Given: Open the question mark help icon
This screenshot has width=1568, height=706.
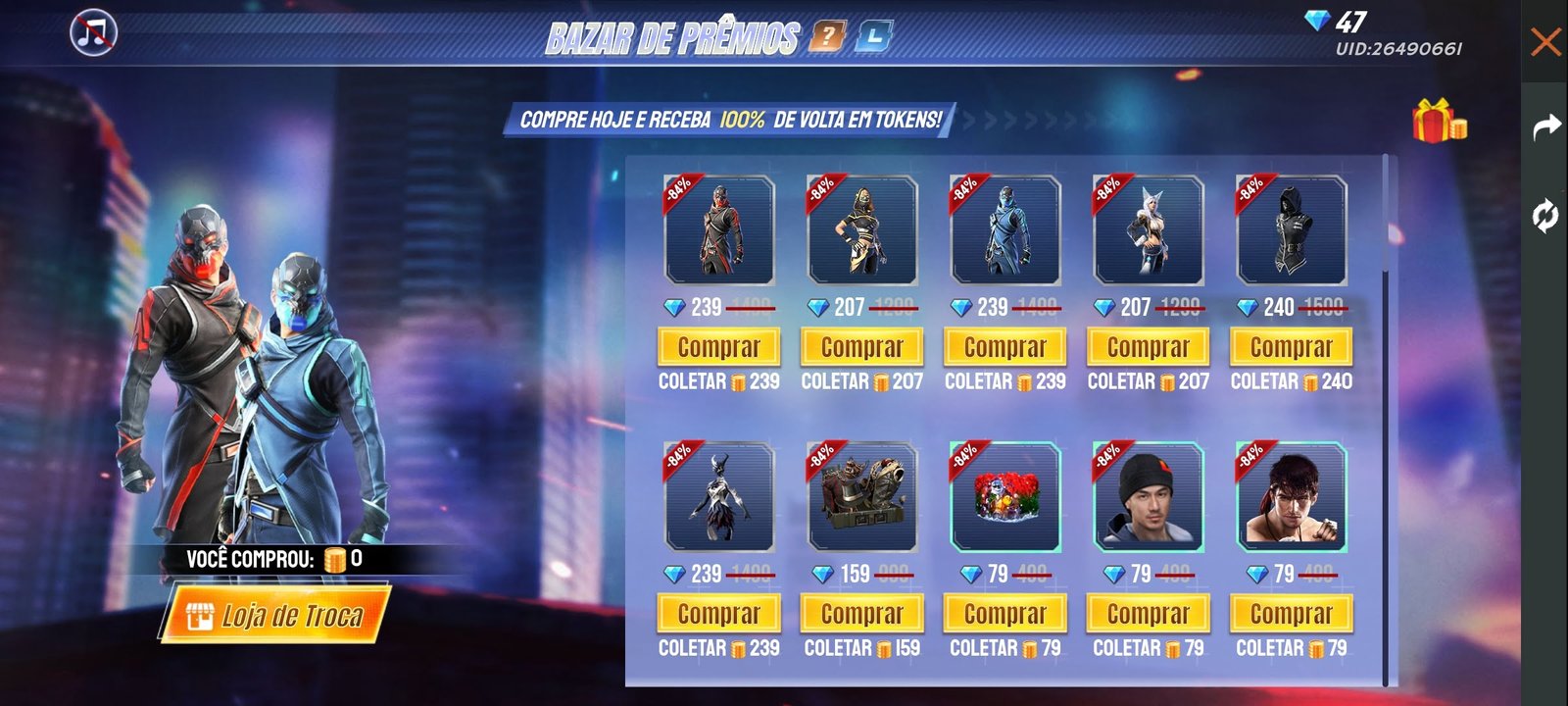Looking at the screenshot, I should 827,37.
